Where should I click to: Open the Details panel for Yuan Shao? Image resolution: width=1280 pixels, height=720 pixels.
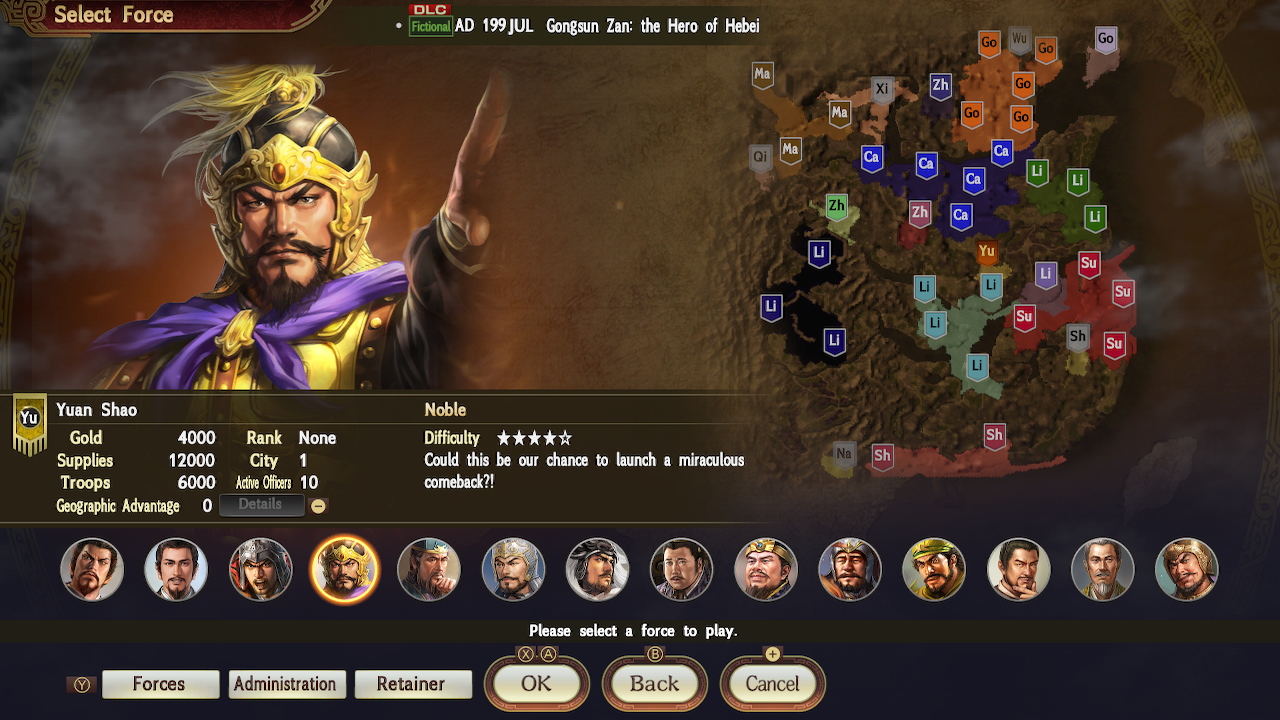click(x=261, y=505)
